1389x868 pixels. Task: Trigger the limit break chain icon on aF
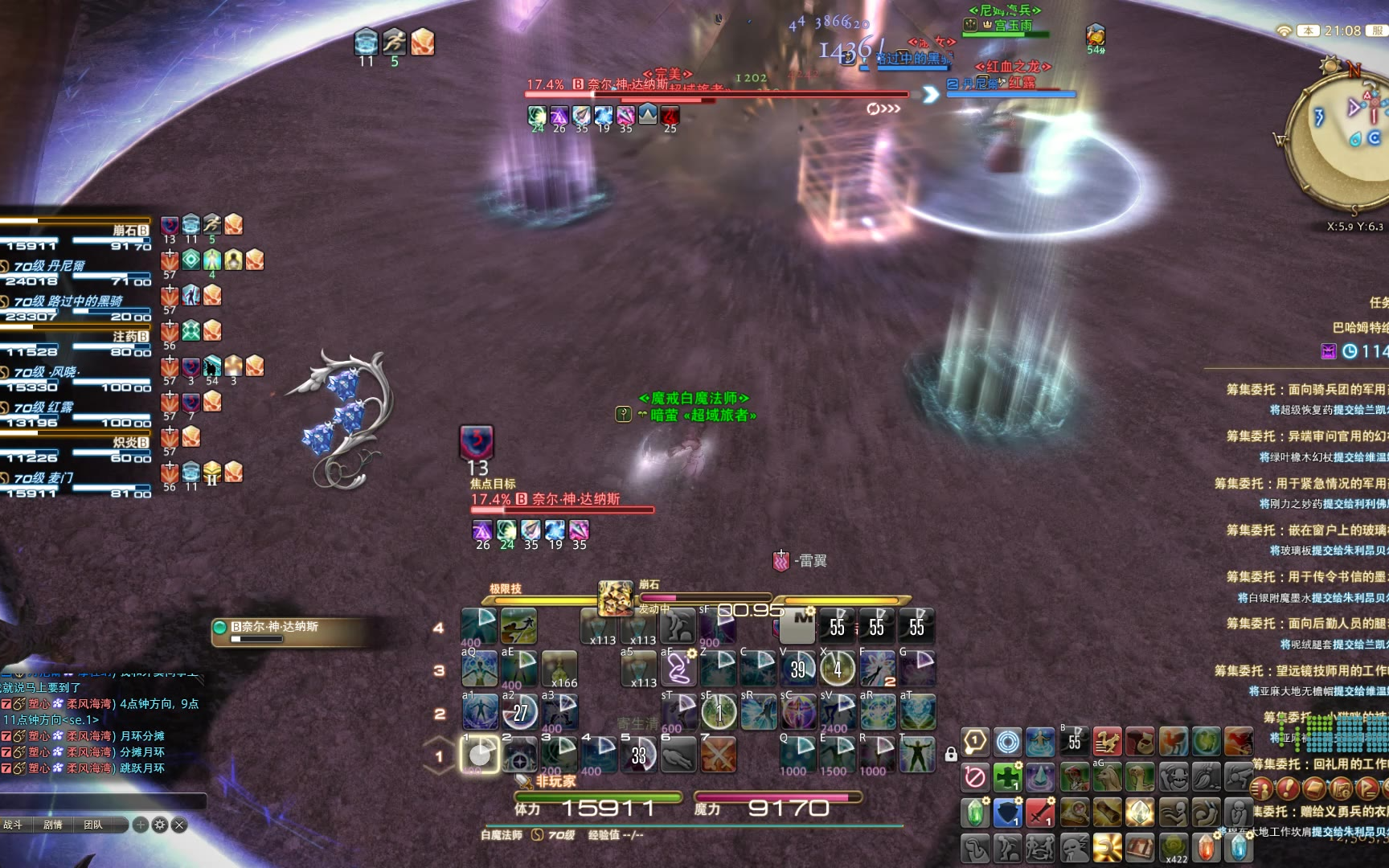(x=678, y=669)
